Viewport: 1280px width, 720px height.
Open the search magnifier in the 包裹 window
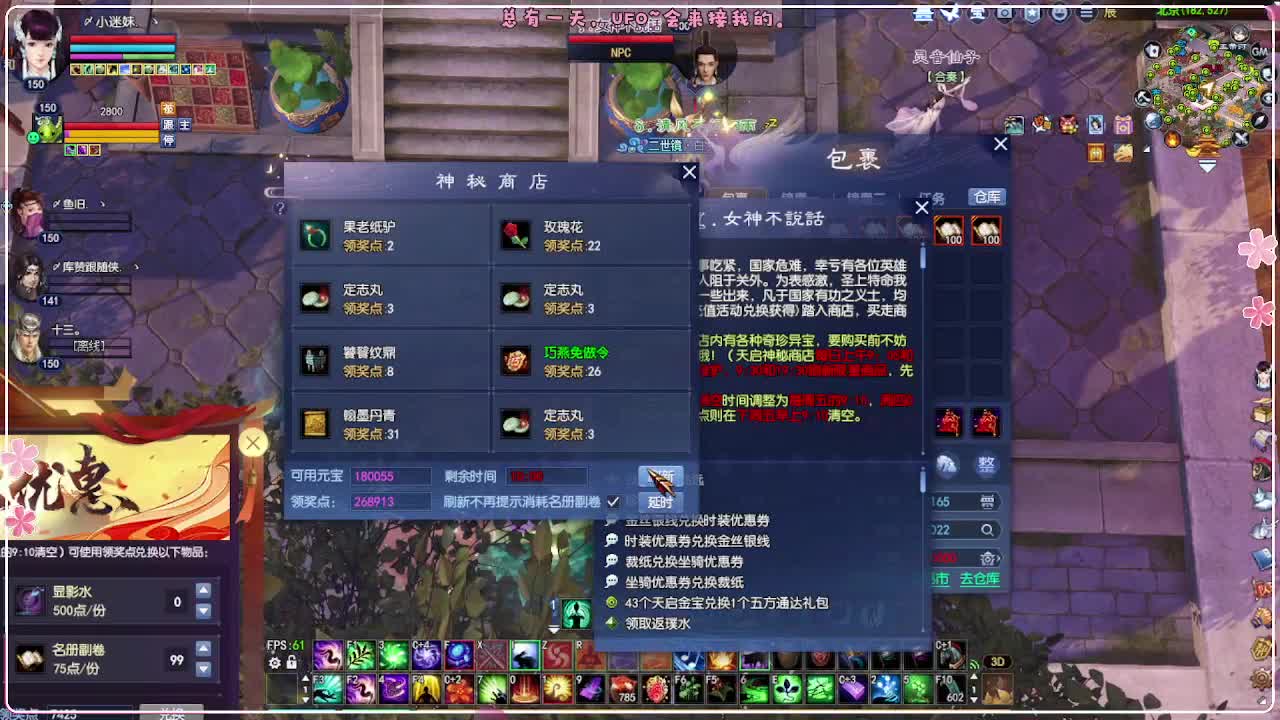[988, 529]
